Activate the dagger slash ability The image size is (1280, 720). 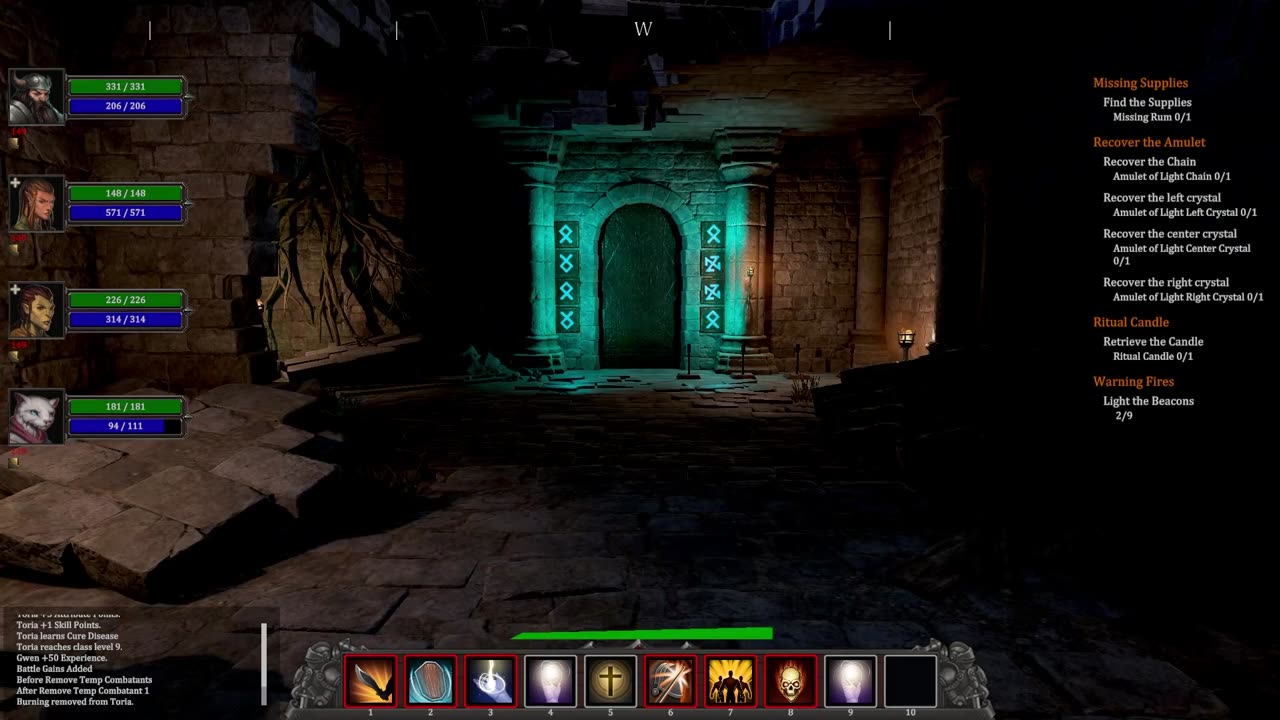point(370,681)
